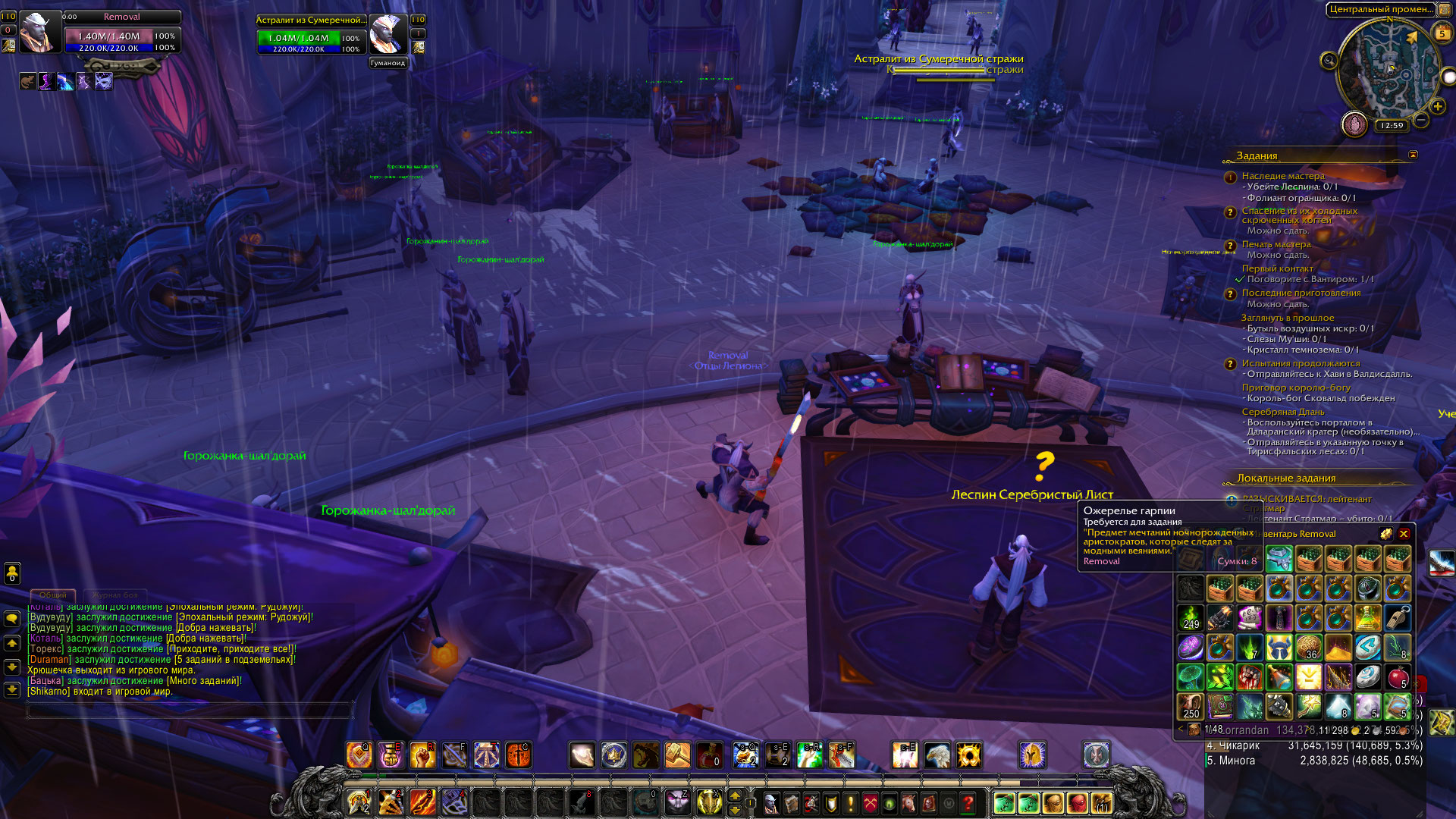The image size is (1456, 819).
Task: Select the red pomegranate item slot
Action: click(x=1398, y=677)
